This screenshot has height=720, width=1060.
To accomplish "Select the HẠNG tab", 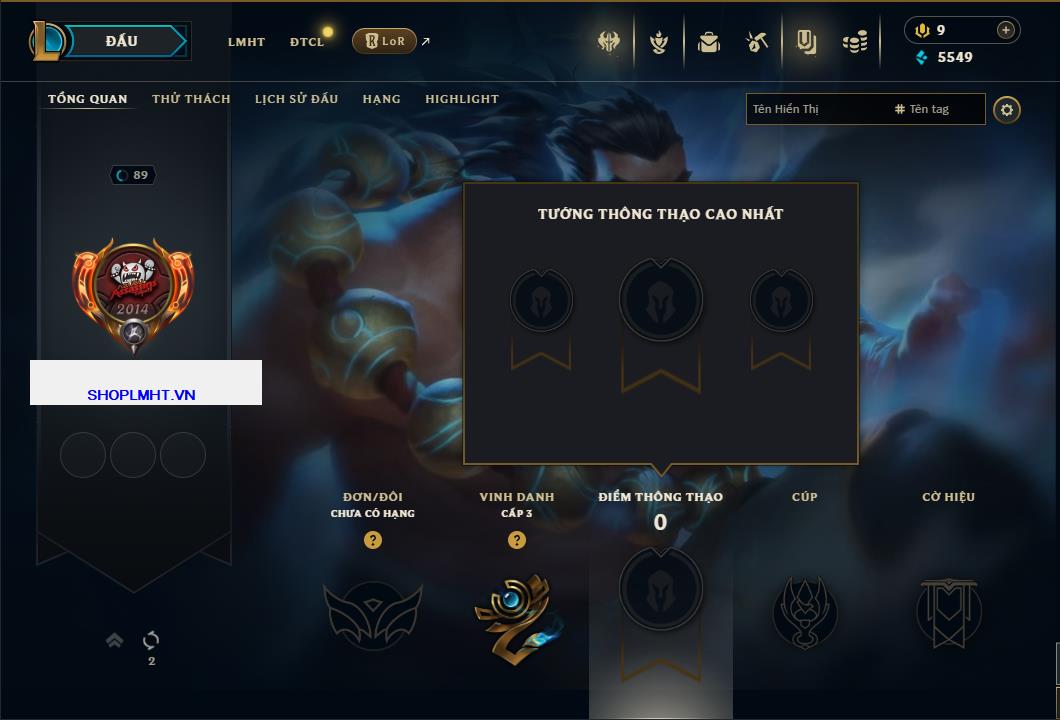I will pos(381,99).
